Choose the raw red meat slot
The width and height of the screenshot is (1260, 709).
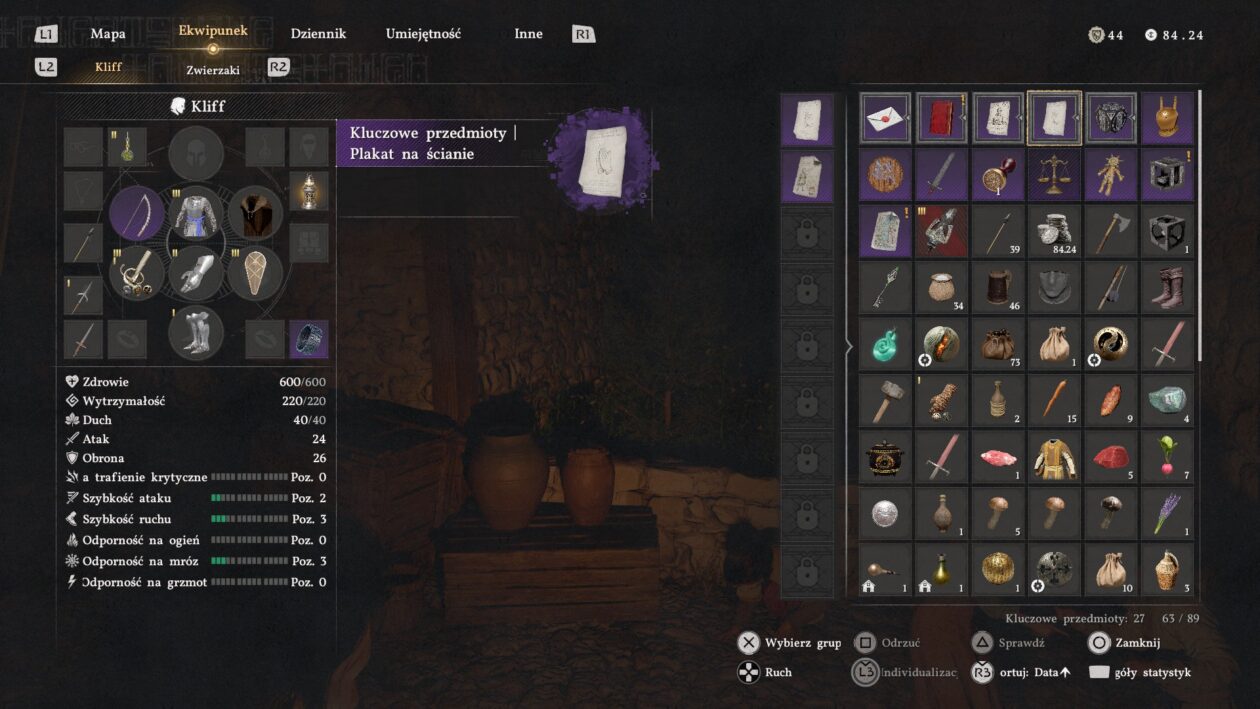[1110, 457]
